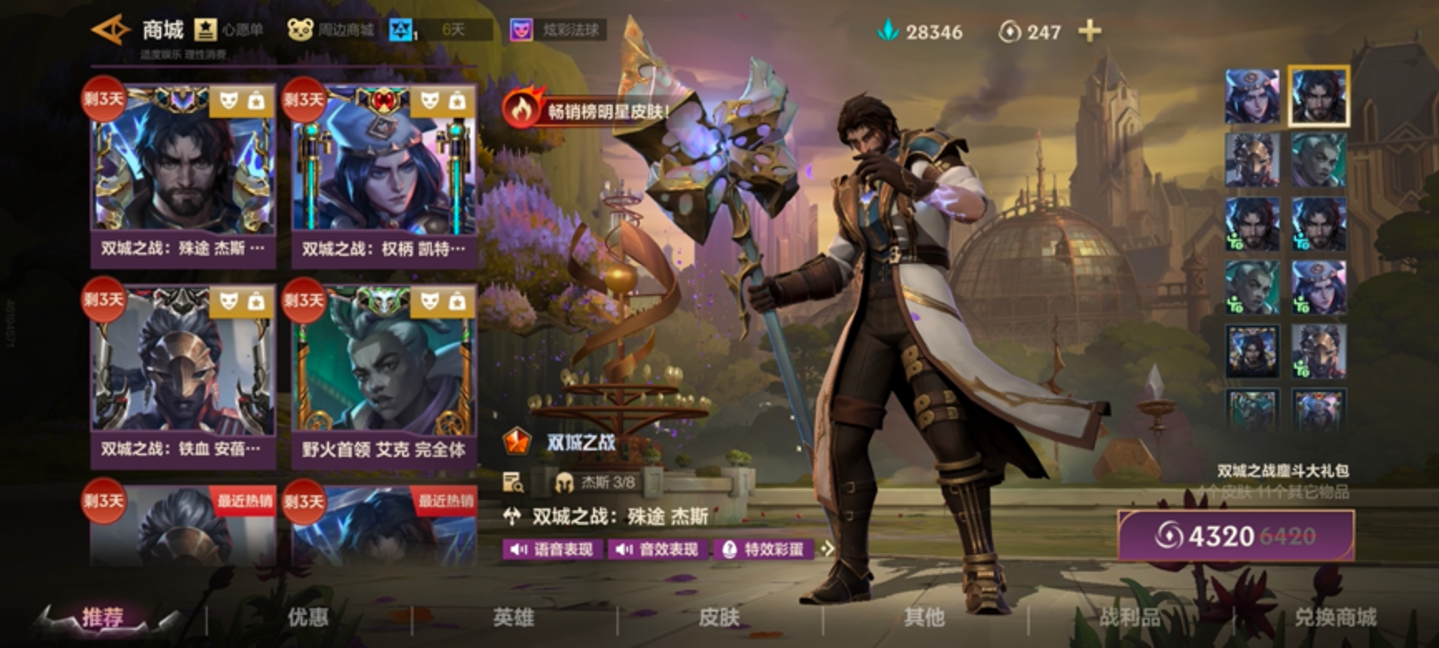Switch to the 推荐 tab
Image resolution: width=1439 pixels, height=648 pixels.
103,618
